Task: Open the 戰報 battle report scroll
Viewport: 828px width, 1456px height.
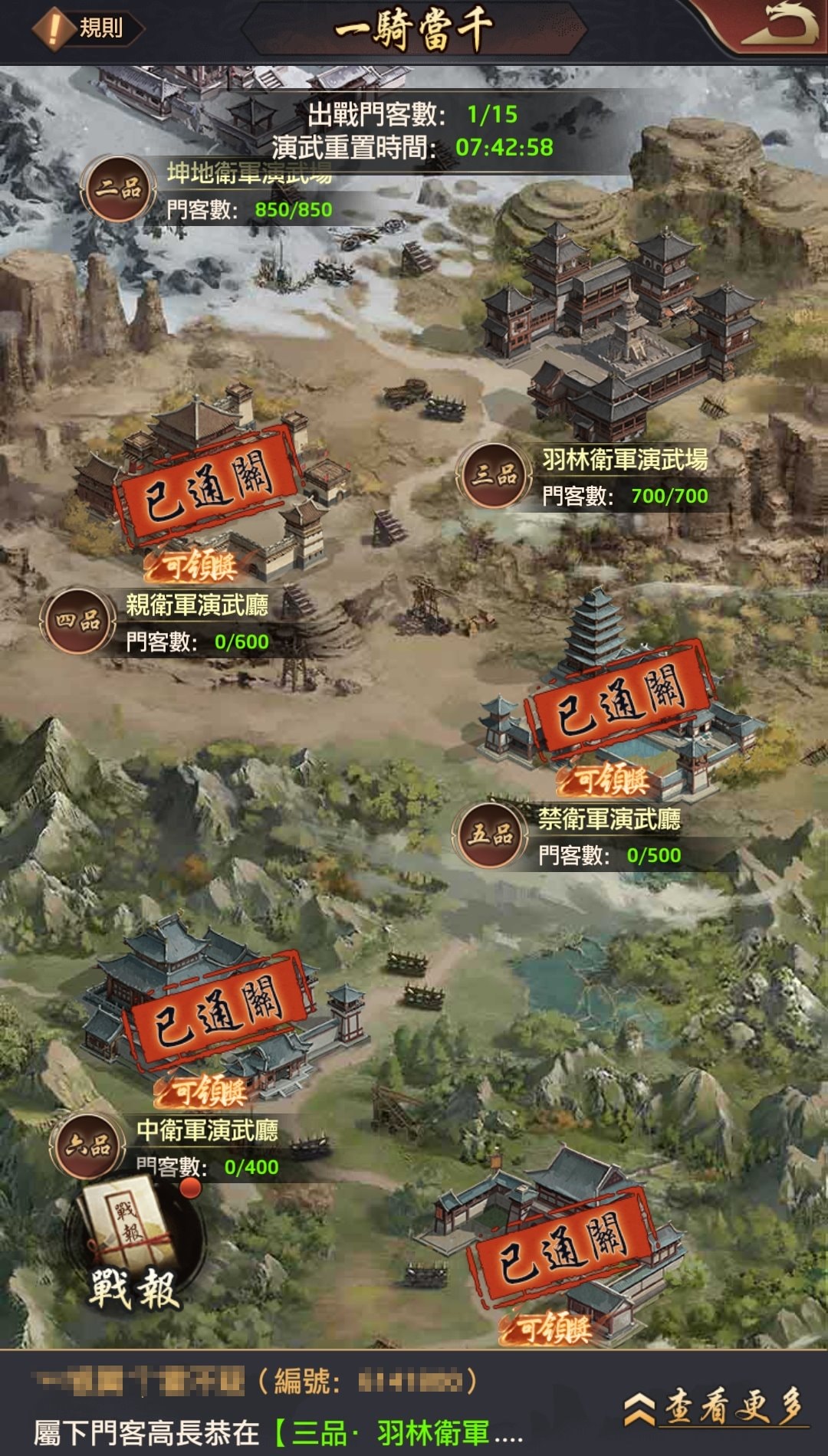Action: tap(135, 1251)
